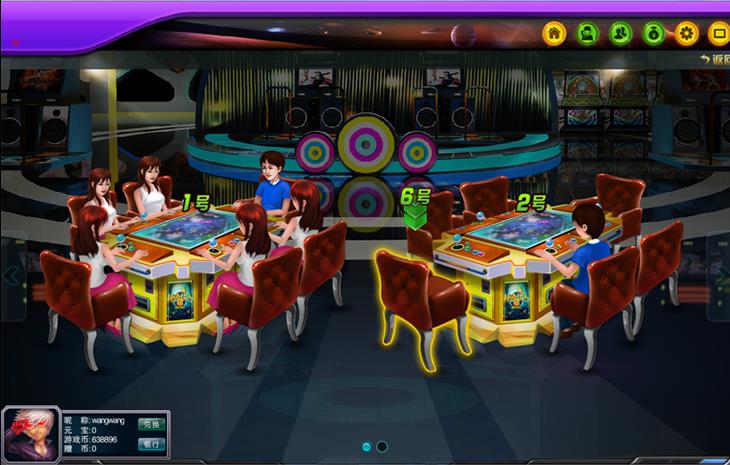The image size is (730, 465).
Task: Open the money bag icon
Action: point(653,33)
